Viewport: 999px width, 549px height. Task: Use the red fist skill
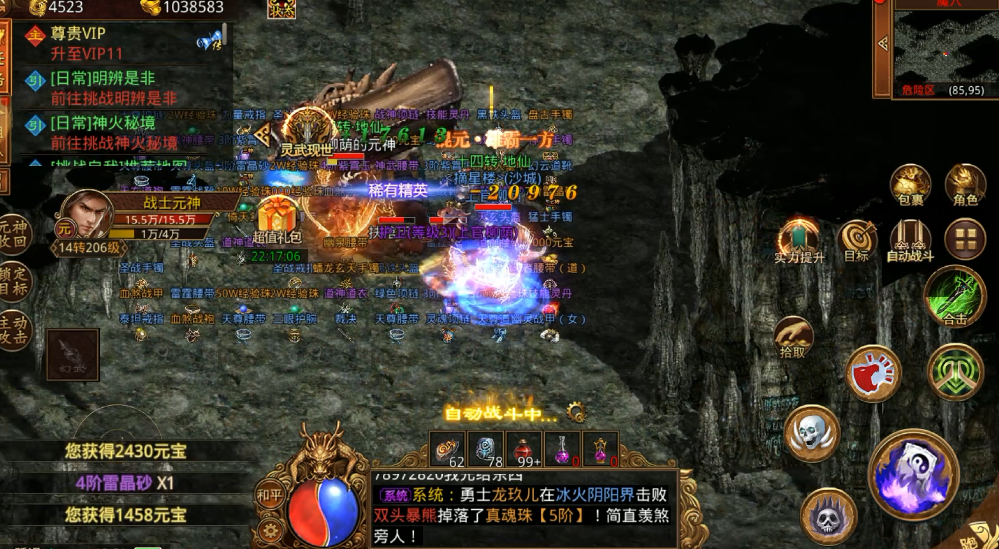[873, 374]
